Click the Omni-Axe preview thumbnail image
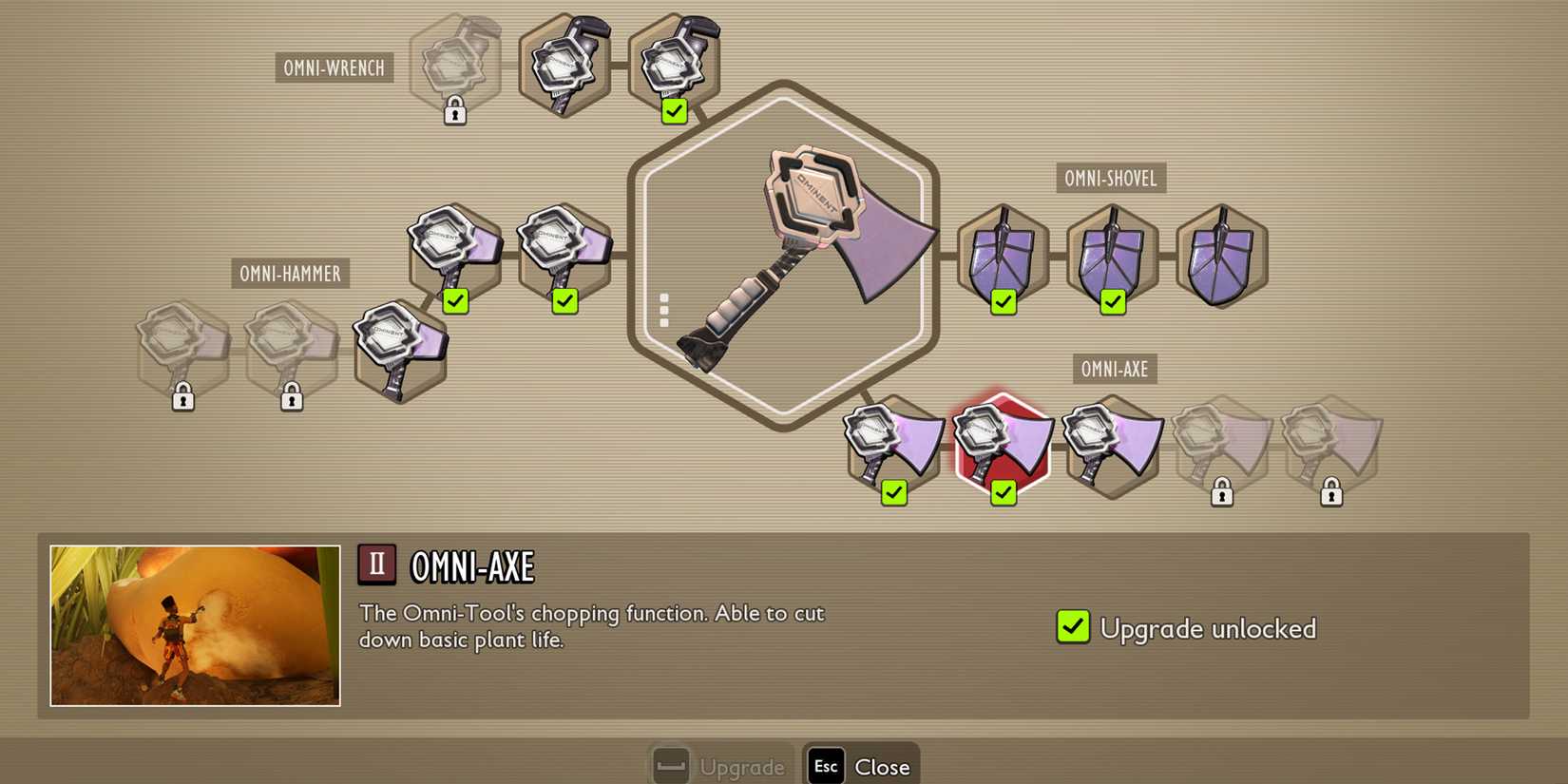 (x=193, y=623)
